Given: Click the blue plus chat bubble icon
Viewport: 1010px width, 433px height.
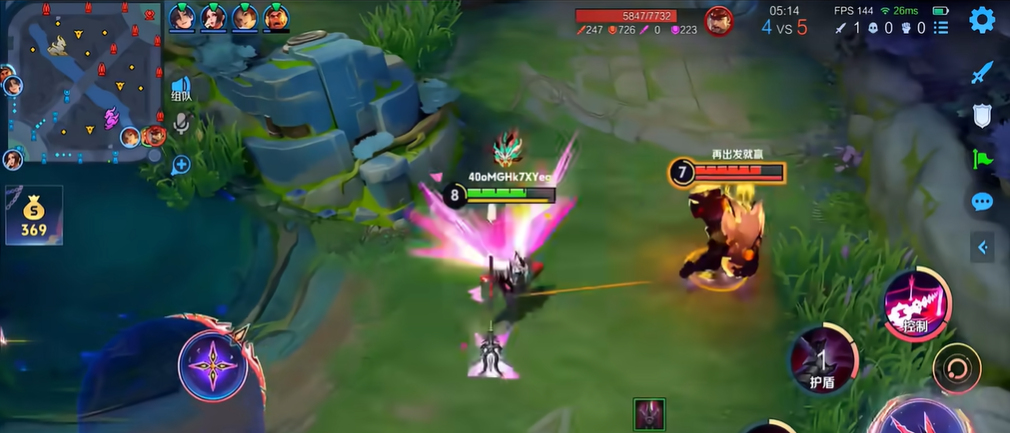Looking at the screenshot, I should (181, 164).
